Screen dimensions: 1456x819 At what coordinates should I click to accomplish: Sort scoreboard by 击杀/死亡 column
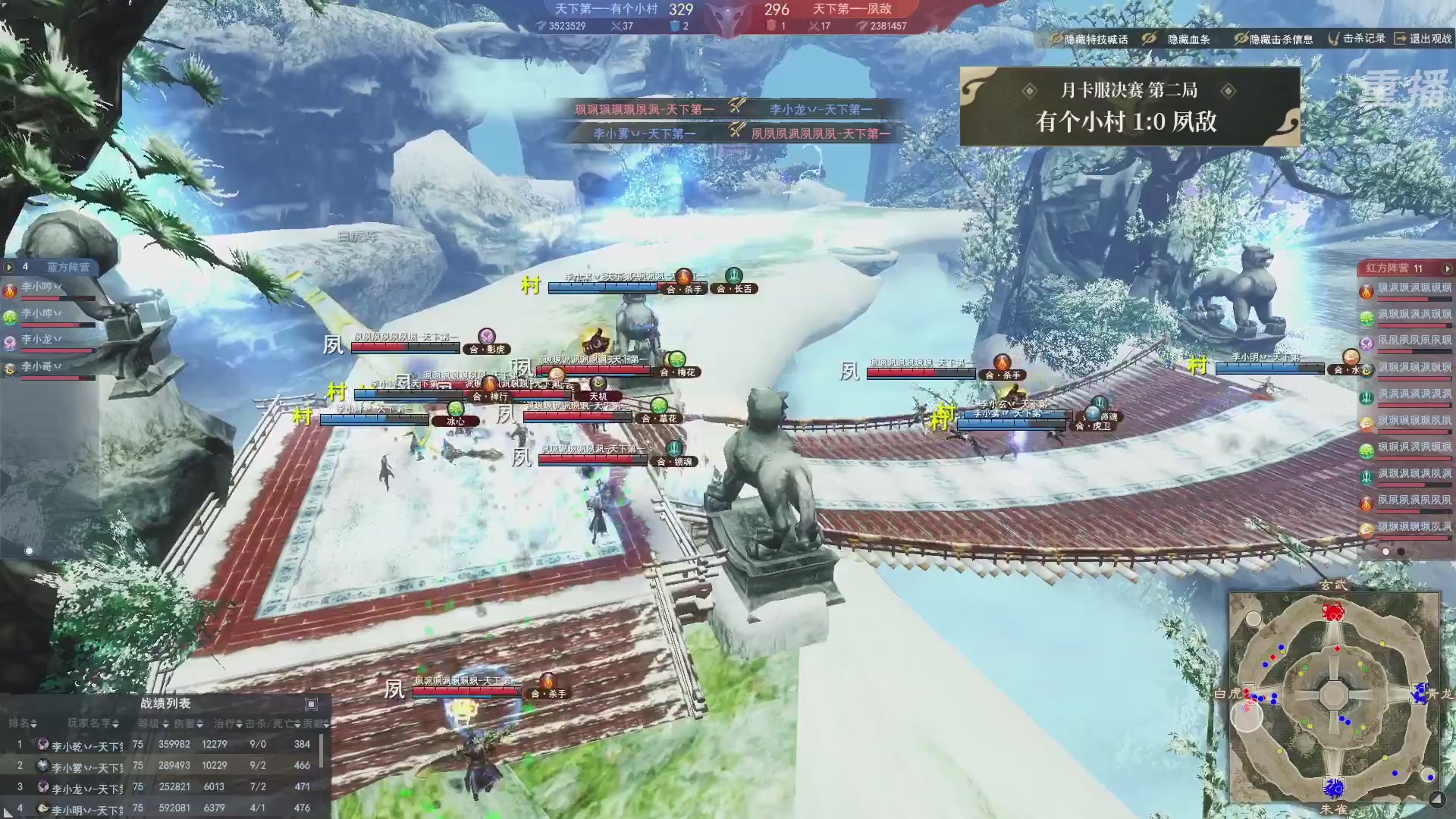pos(272,723)
